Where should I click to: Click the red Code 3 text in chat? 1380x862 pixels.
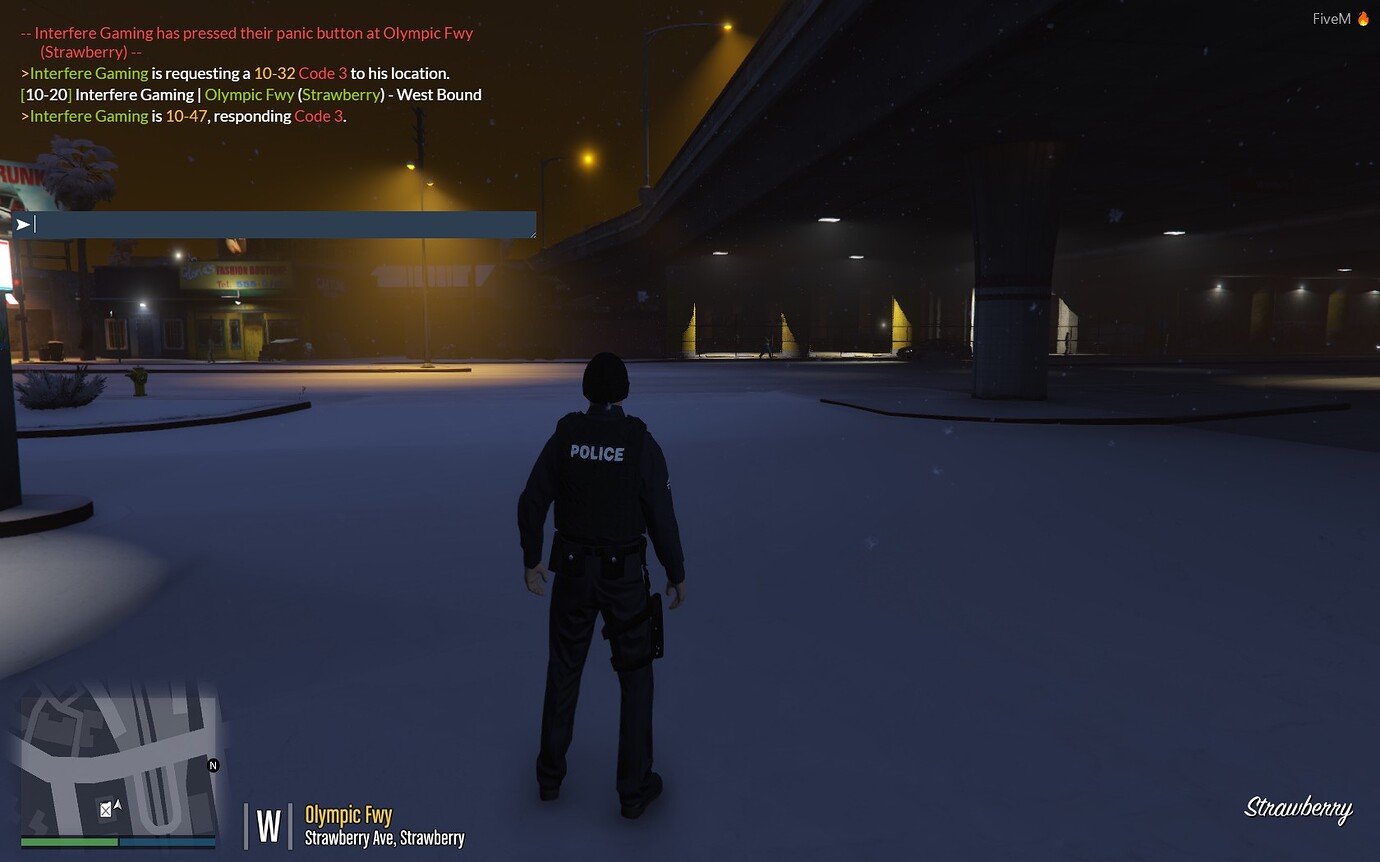tap(320, 73)
